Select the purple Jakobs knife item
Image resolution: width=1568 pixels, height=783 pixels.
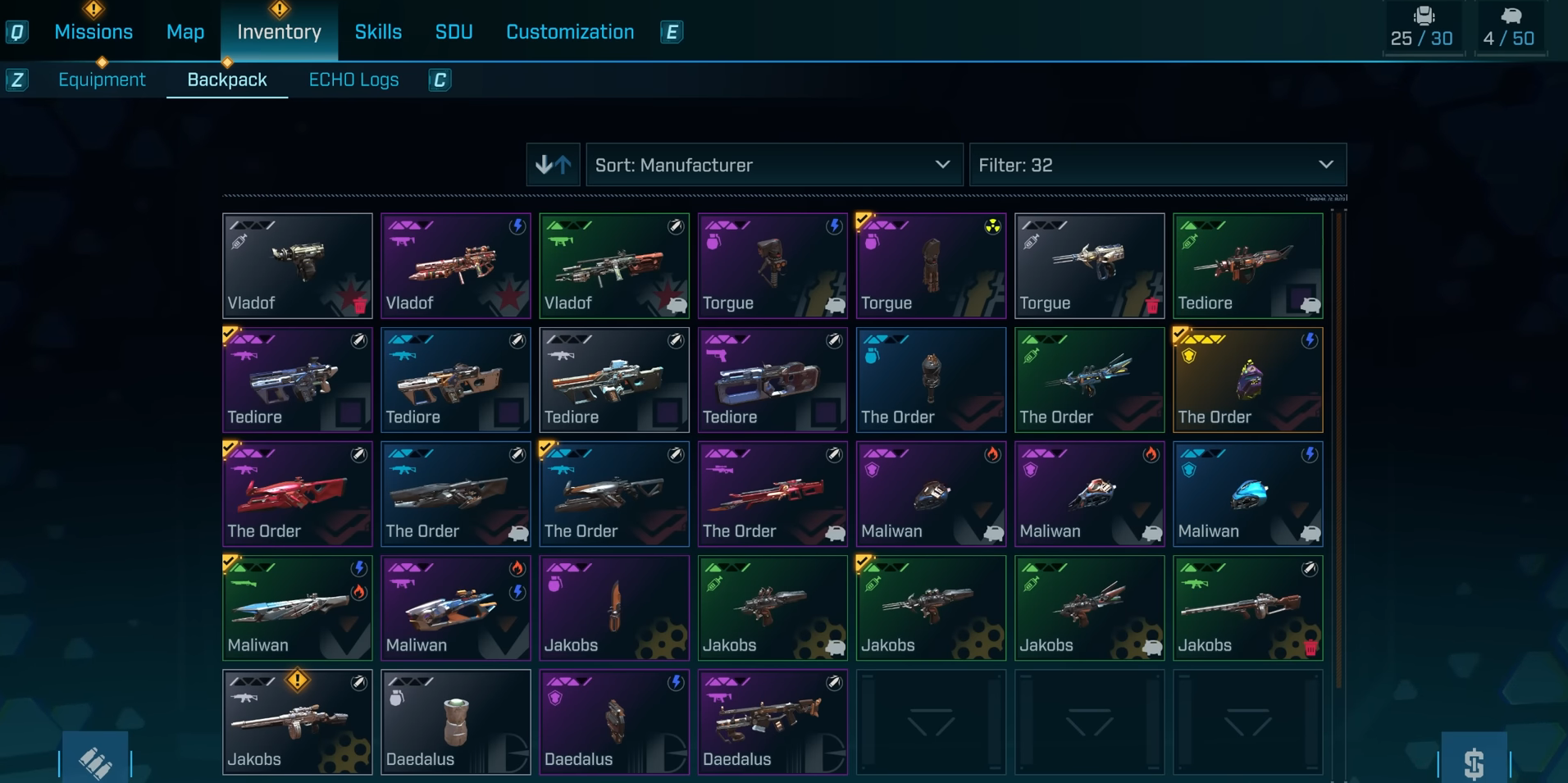pos(613,608)
